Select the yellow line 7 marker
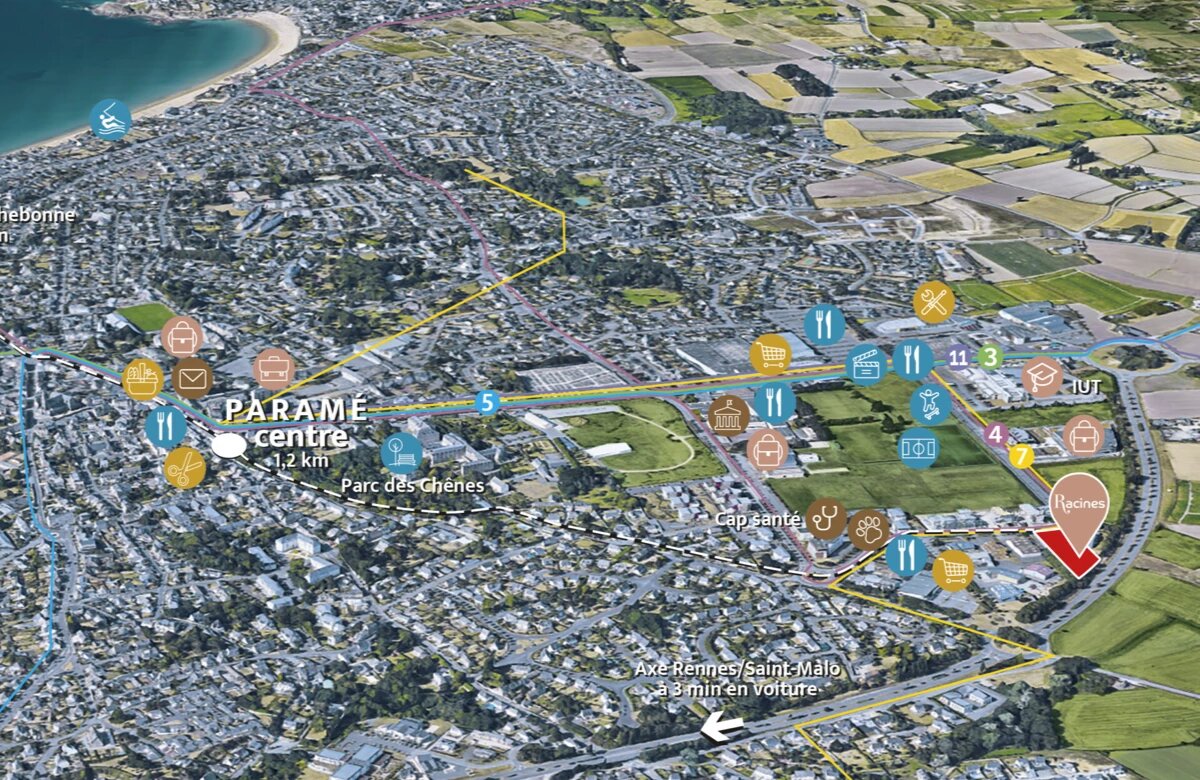This screenshot has width=1200, height=780. (1021, 457)
